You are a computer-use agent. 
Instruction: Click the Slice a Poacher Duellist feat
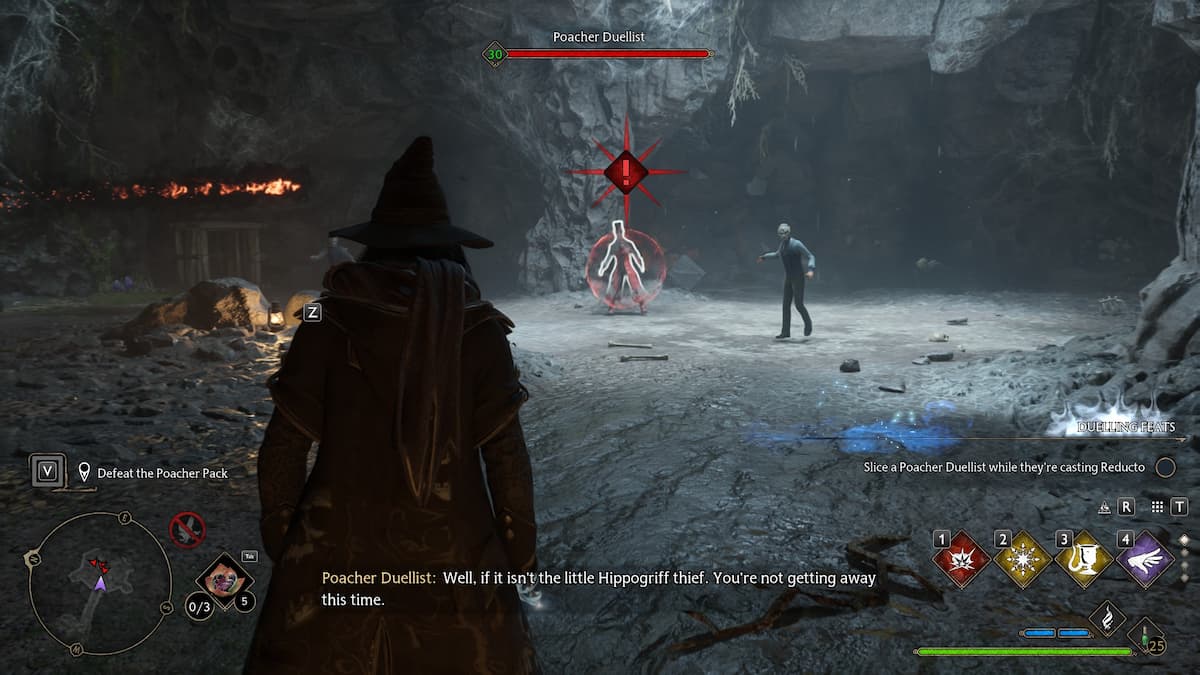coord(1004,467)
